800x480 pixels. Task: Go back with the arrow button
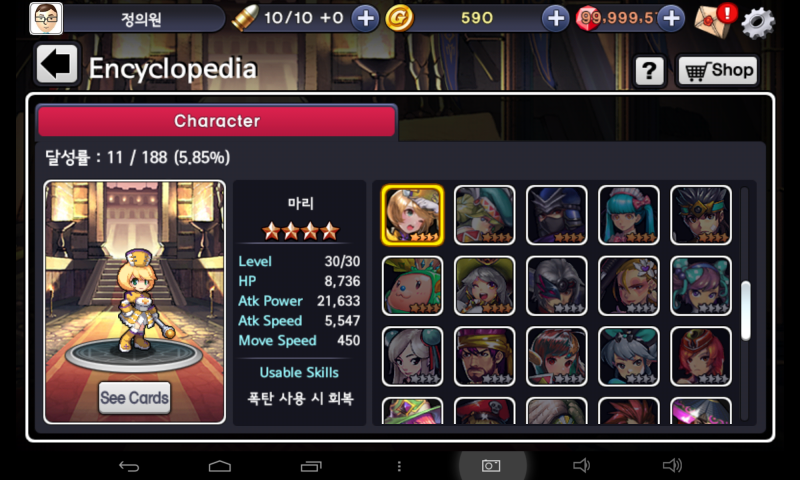coord(57,65)
